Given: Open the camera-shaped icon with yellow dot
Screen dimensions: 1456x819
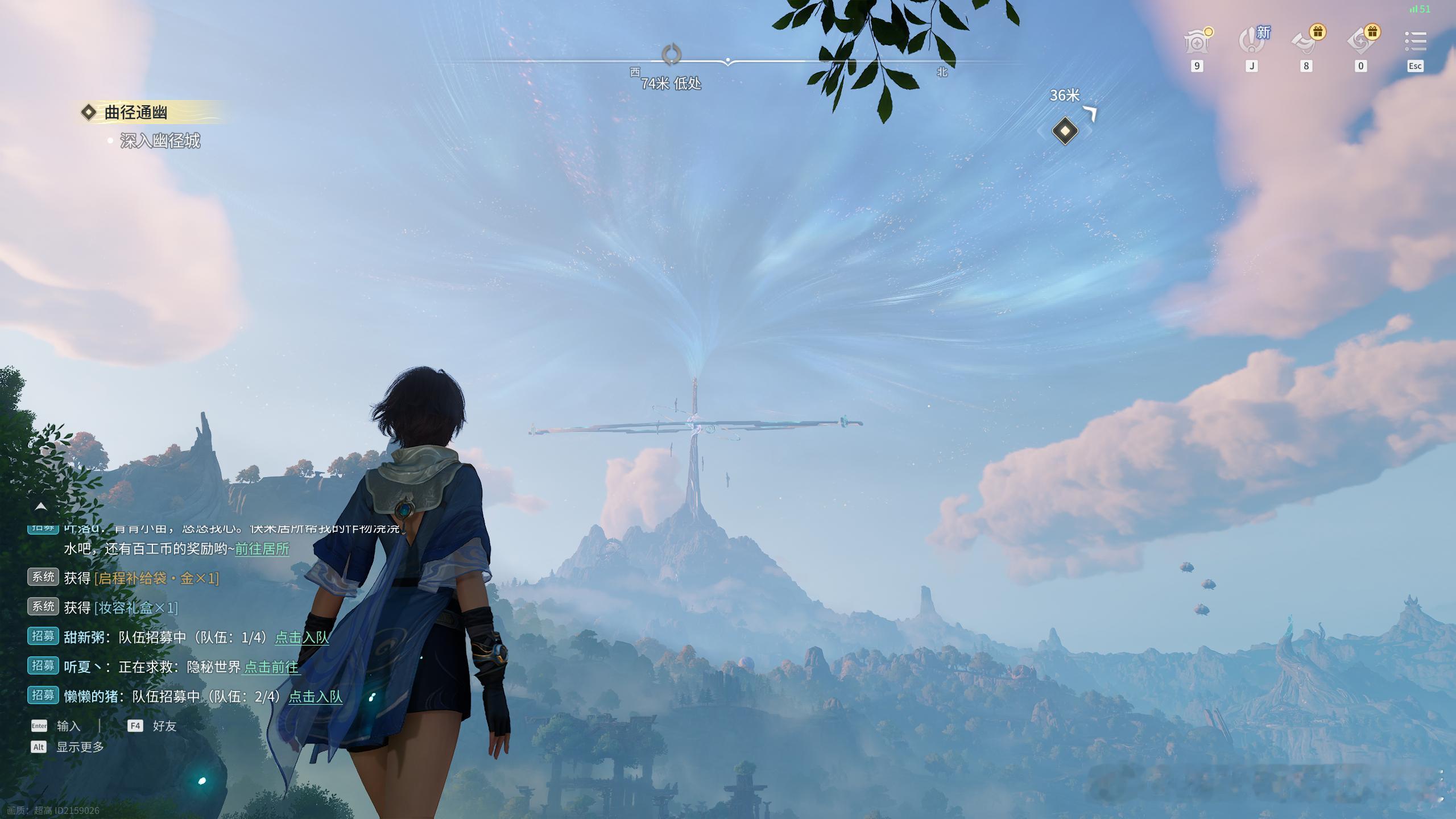Looking at the screenshot, I should (x=1198, y=42).
